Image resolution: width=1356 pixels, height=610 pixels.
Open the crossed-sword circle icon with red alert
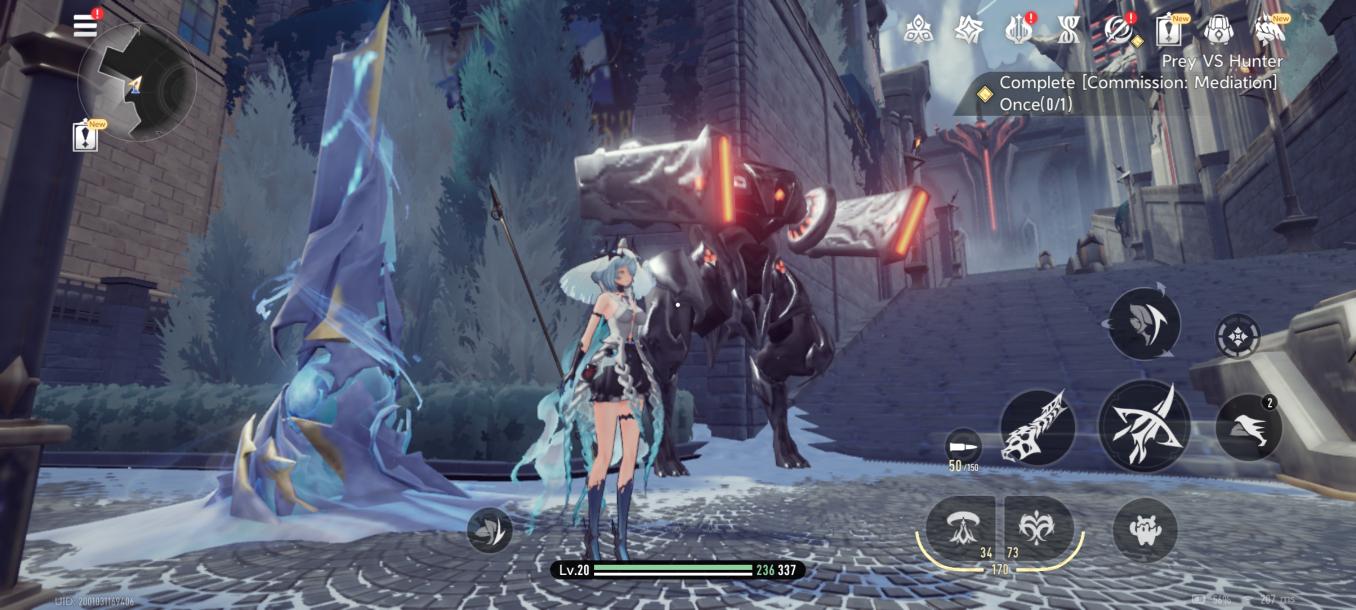(x=1118, y=30)
